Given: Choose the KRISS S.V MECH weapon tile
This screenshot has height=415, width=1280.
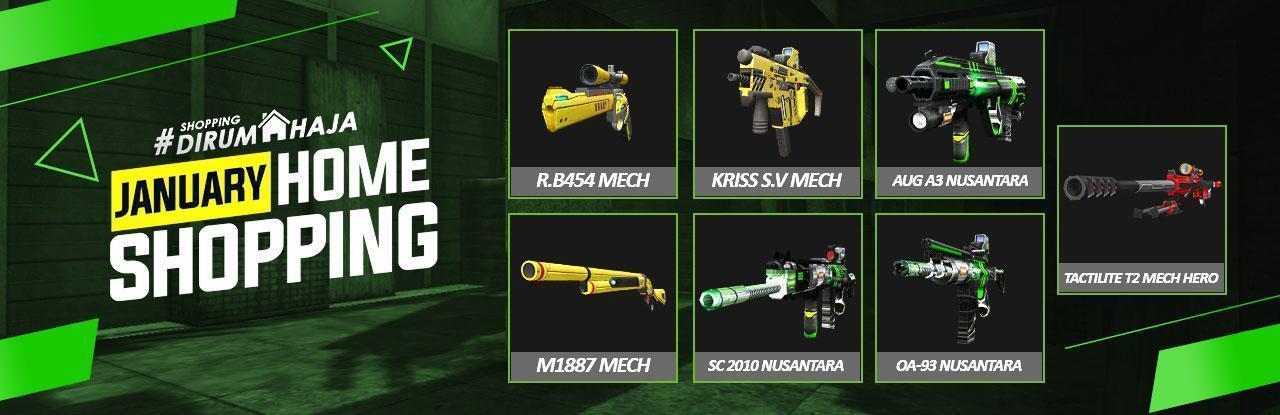Looking at the screenshot, I should point(777,112).
